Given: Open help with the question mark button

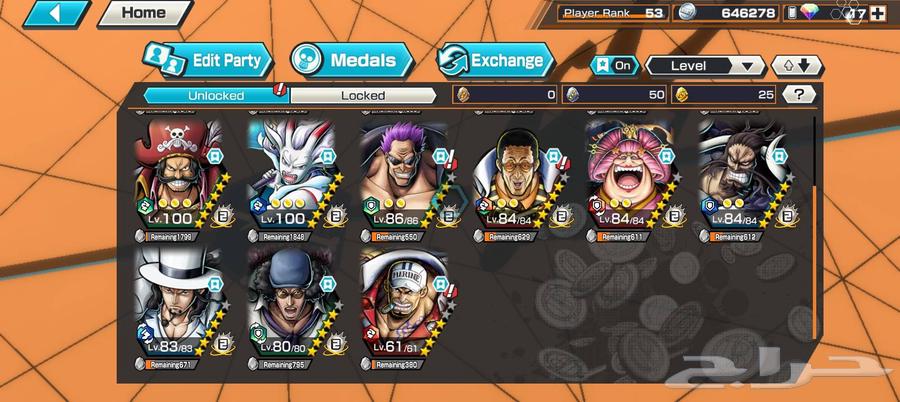Looking at the screenshot, I should coord(799,95).
